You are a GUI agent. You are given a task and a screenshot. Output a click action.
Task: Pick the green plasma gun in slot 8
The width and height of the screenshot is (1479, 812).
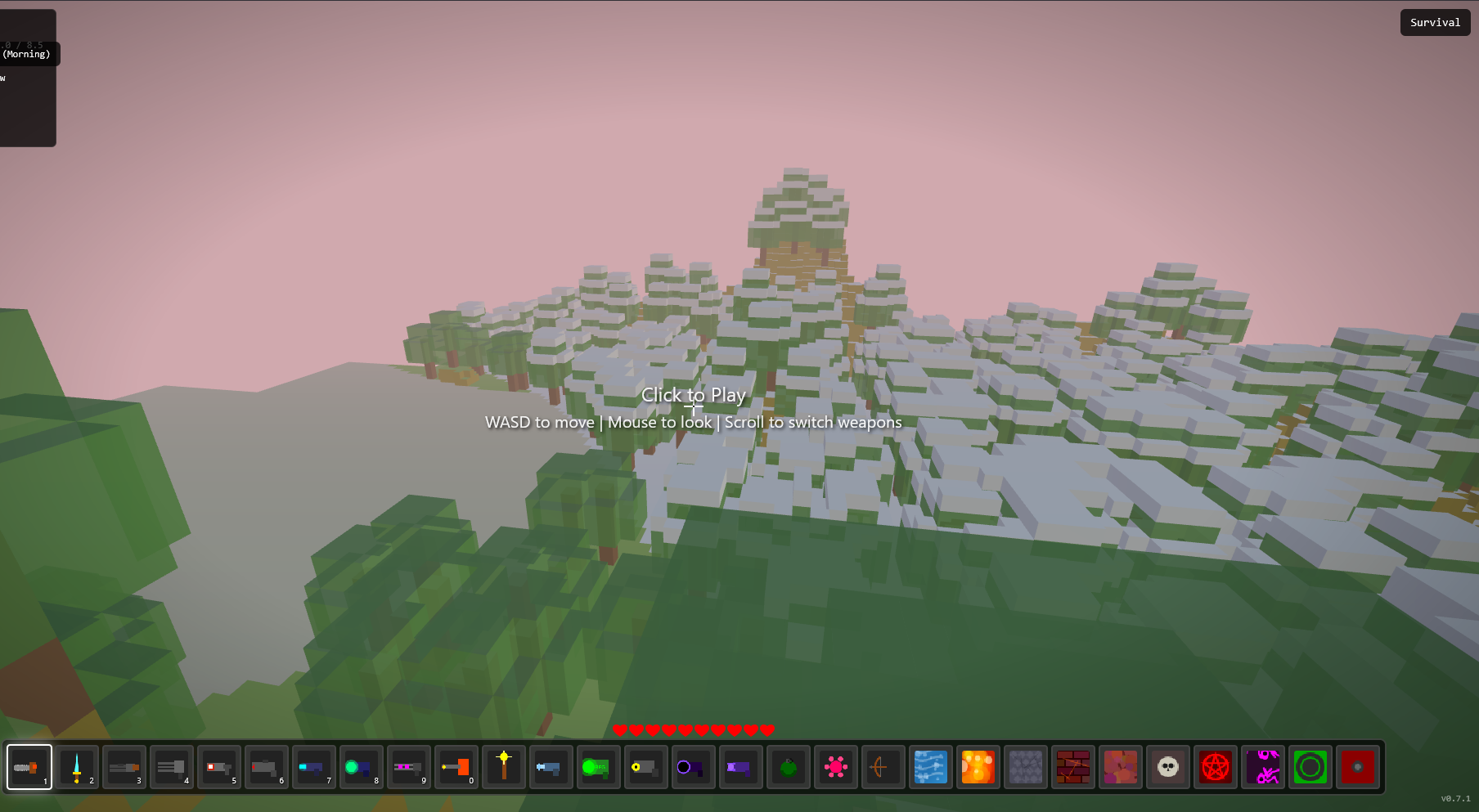click(x=361, y=766)
